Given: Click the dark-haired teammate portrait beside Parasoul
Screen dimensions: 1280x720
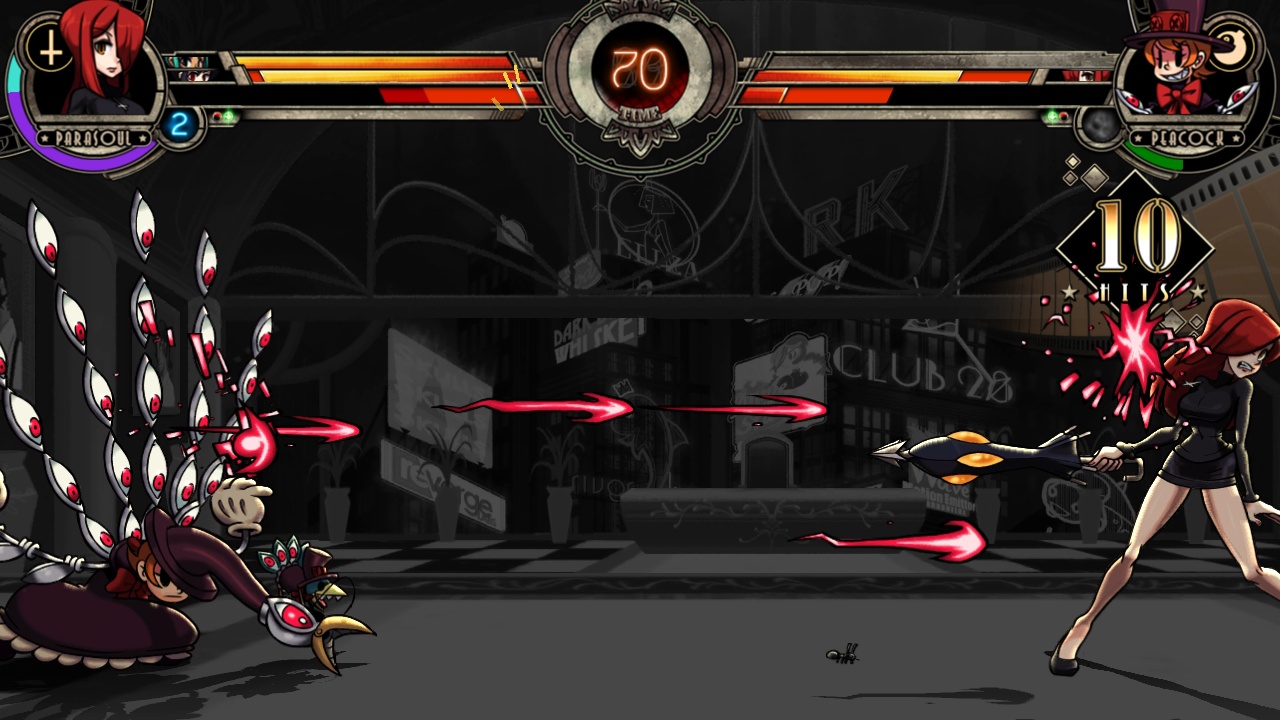Looking at the screenshot, I should (x=196, y=76).
